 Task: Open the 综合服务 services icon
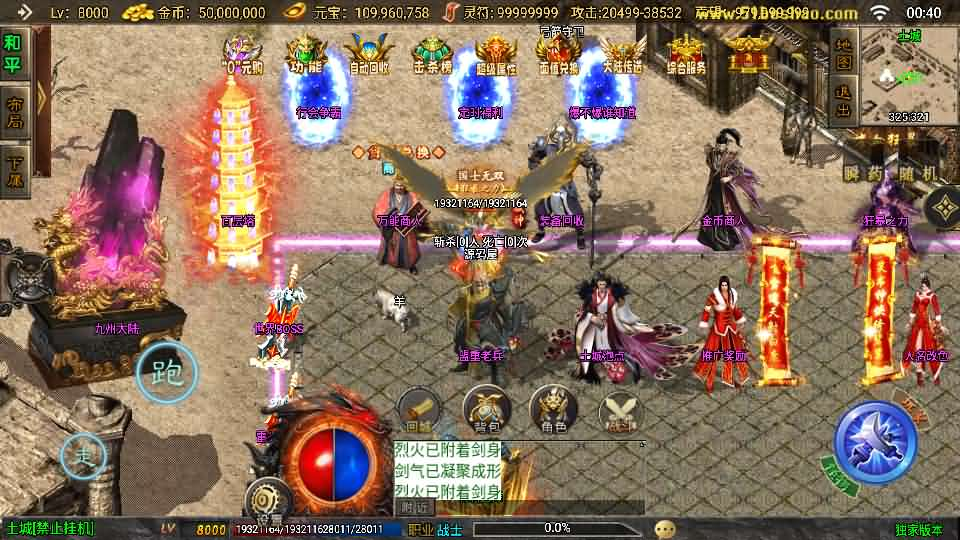(x=686, y=53)
